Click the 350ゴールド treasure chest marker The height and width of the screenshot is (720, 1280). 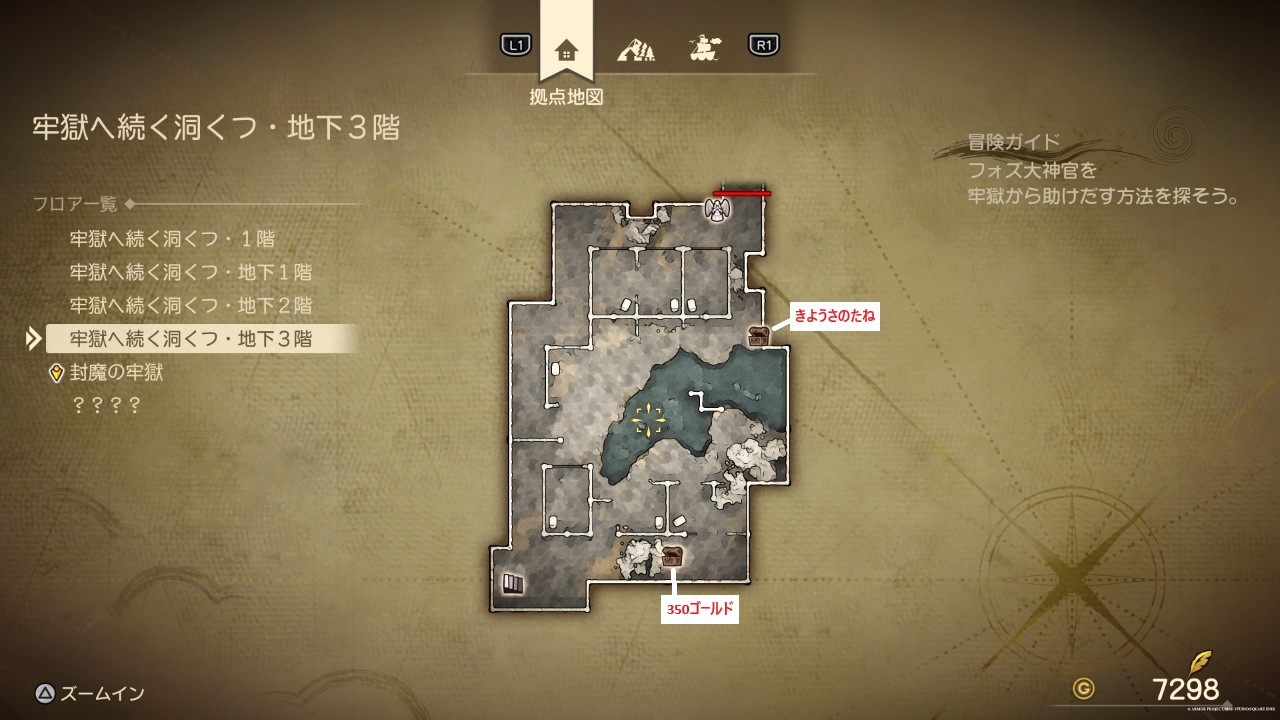(x=673, y=556)
